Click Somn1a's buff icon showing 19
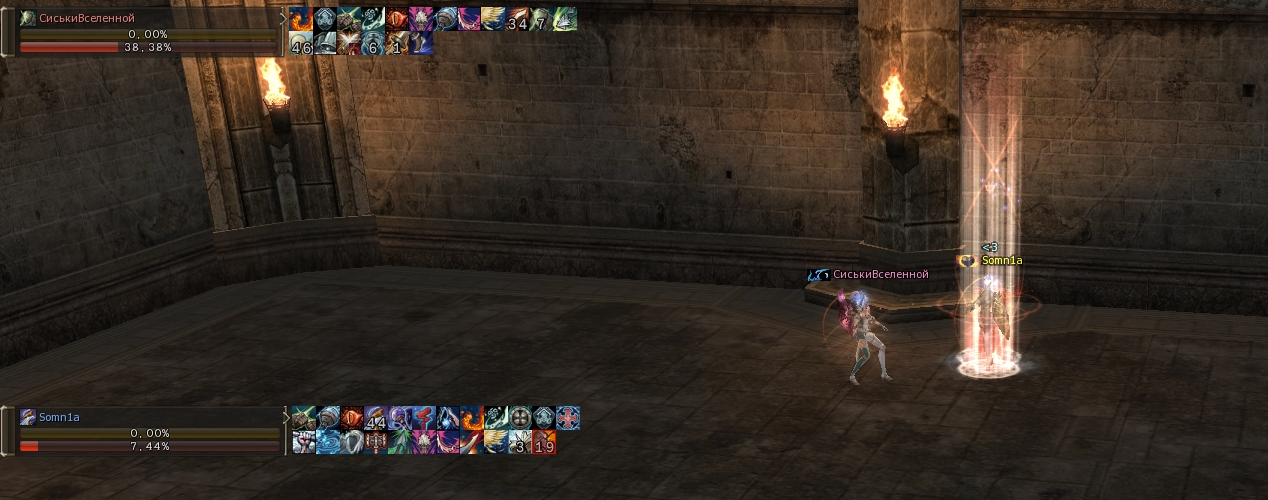The height and width of the screenshot is (500, 1268). (x=544, y=442)
